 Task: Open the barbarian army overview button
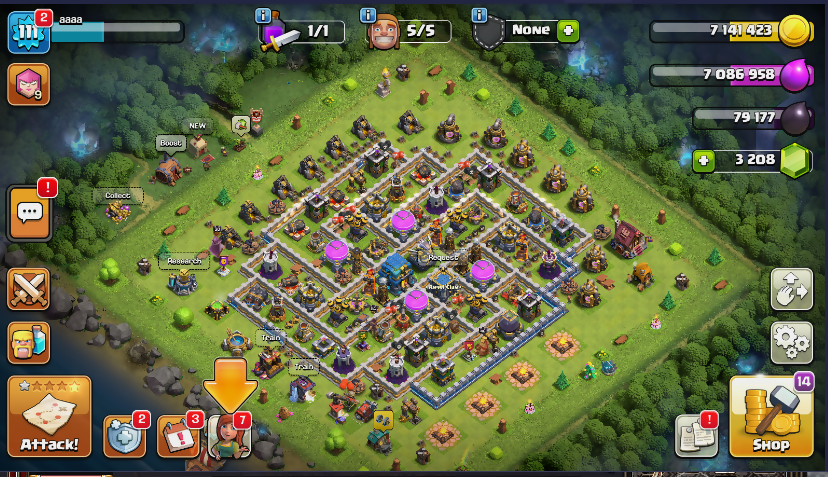[29, 342]
